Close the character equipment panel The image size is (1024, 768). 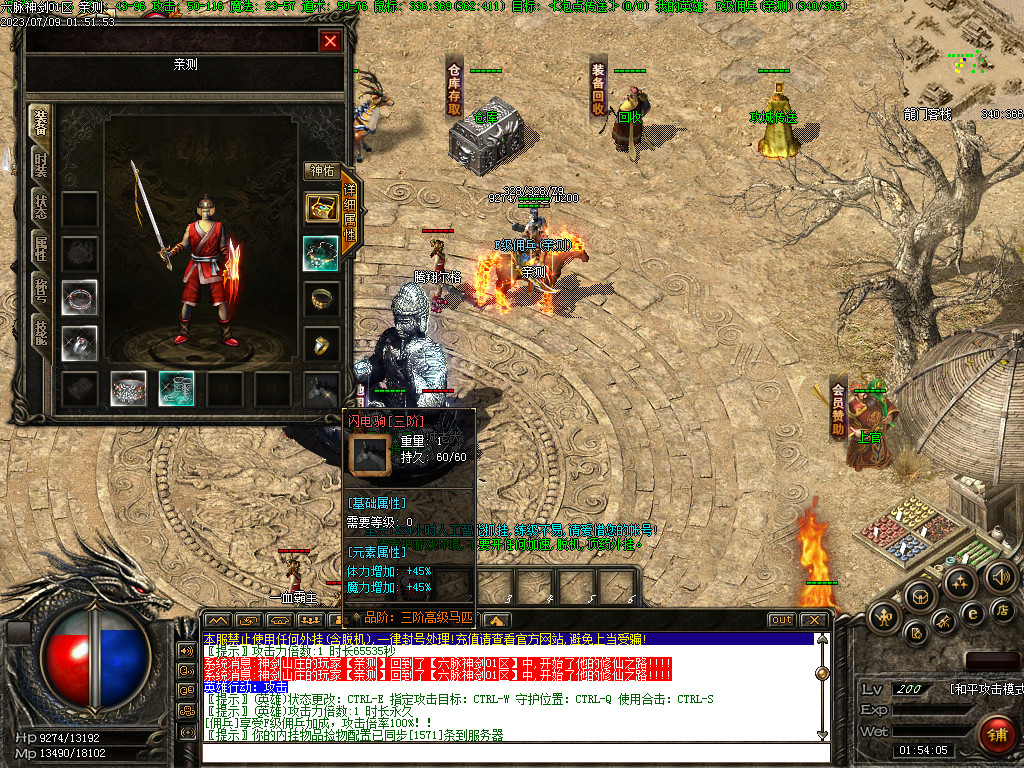pyautogui.click(x=330, y=41)
